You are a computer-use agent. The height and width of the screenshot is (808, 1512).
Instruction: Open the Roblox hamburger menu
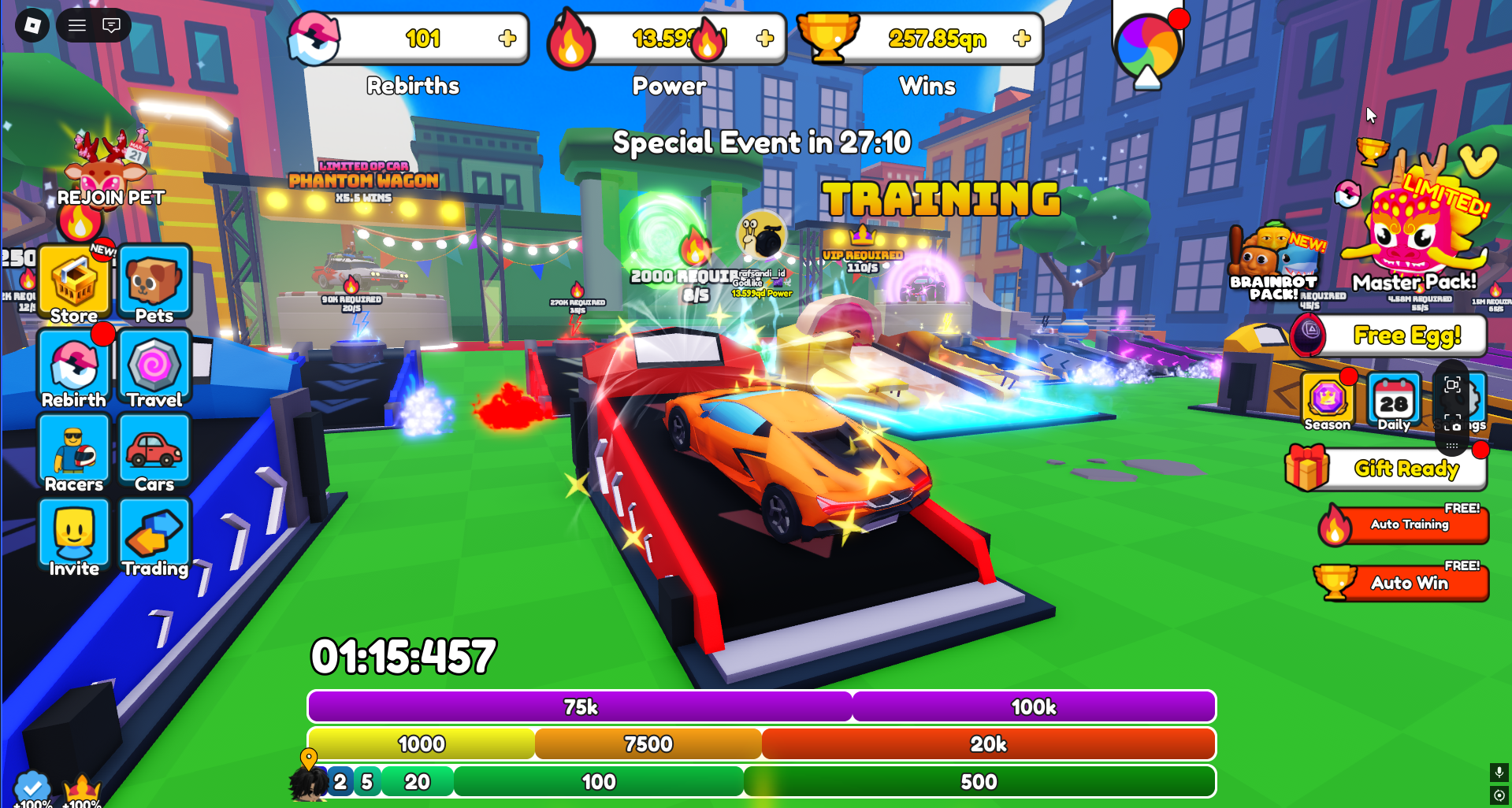click(76, 24)
